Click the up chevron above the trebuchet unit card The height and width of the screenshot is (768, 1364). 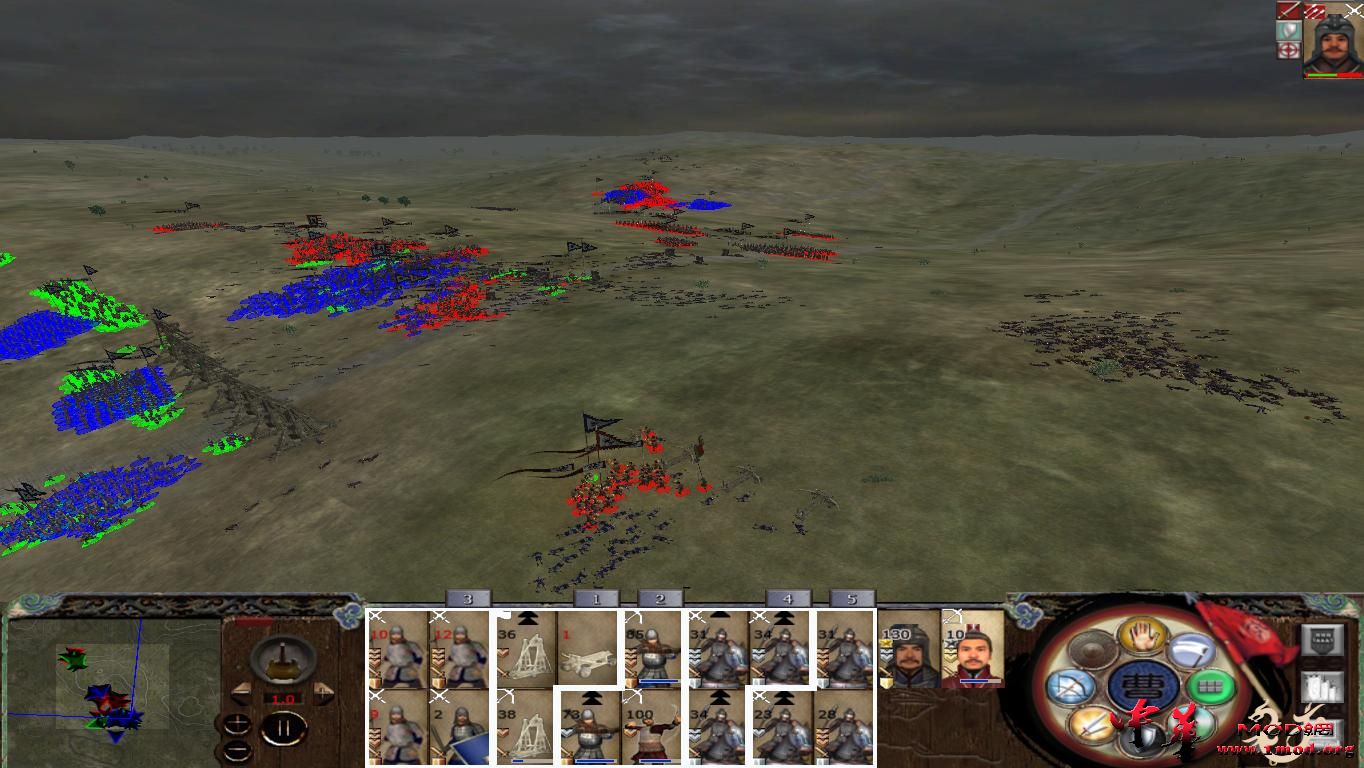point(526,618)
